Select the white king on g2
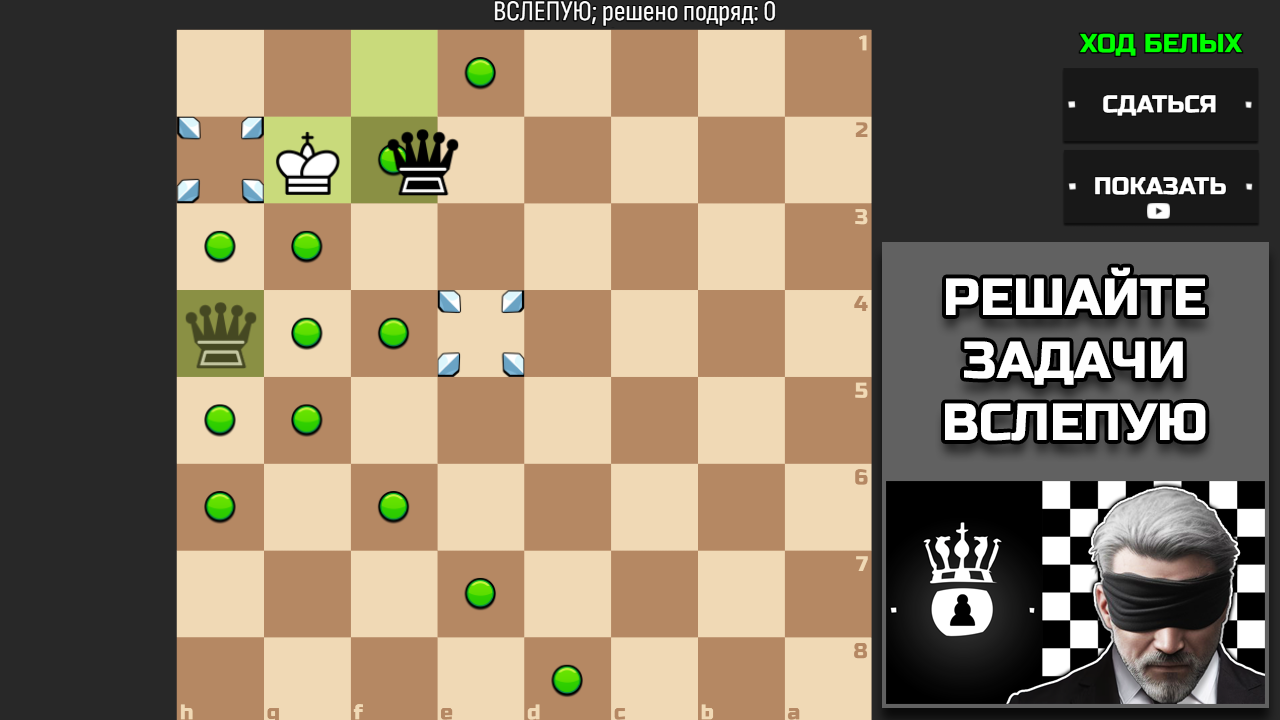The height and width of the screenshot is (720, 1280). coord(307,160)
